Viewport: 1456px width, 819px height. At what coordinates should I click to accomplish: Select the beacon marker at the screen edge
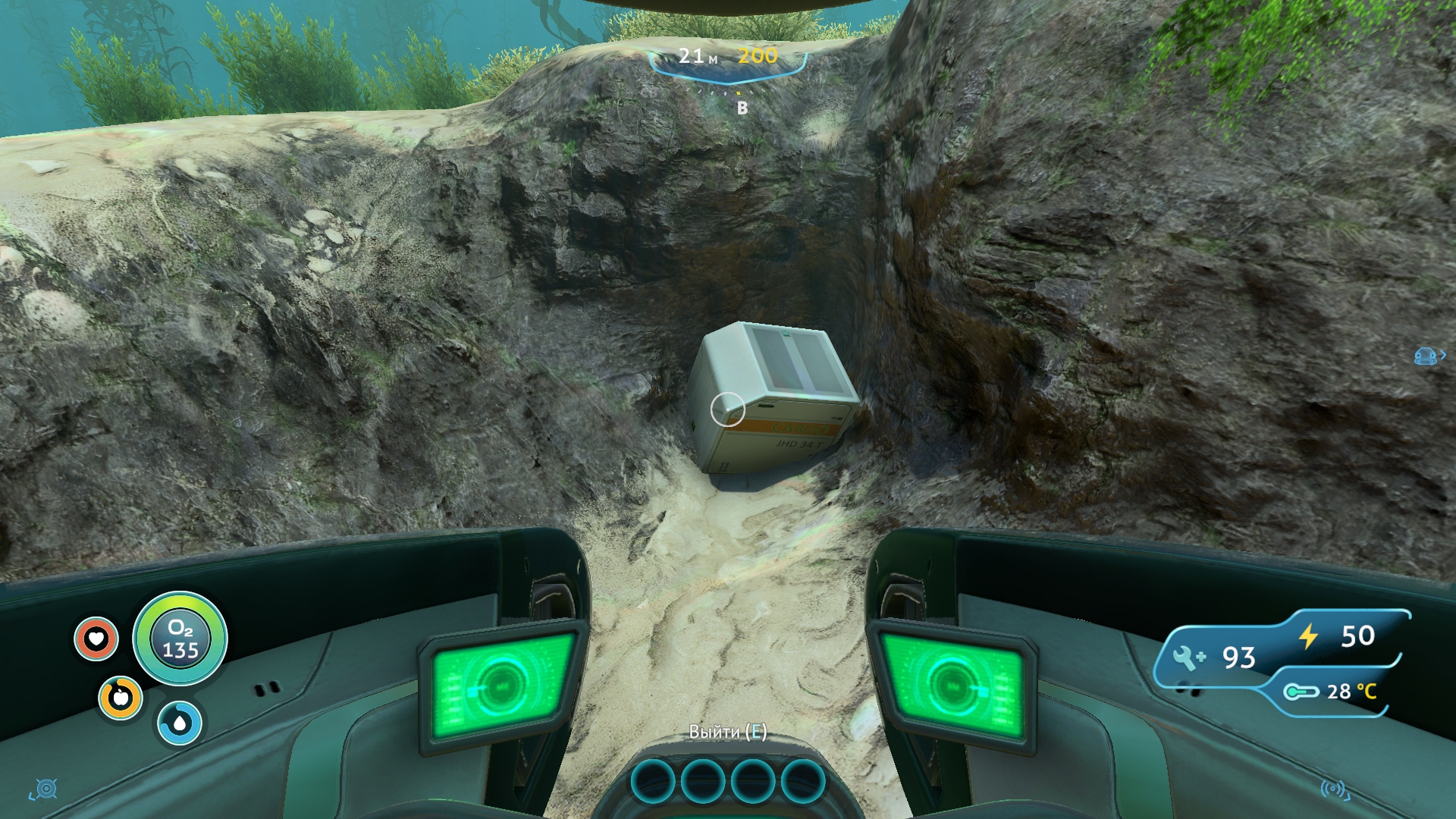tap(1427, 356)
